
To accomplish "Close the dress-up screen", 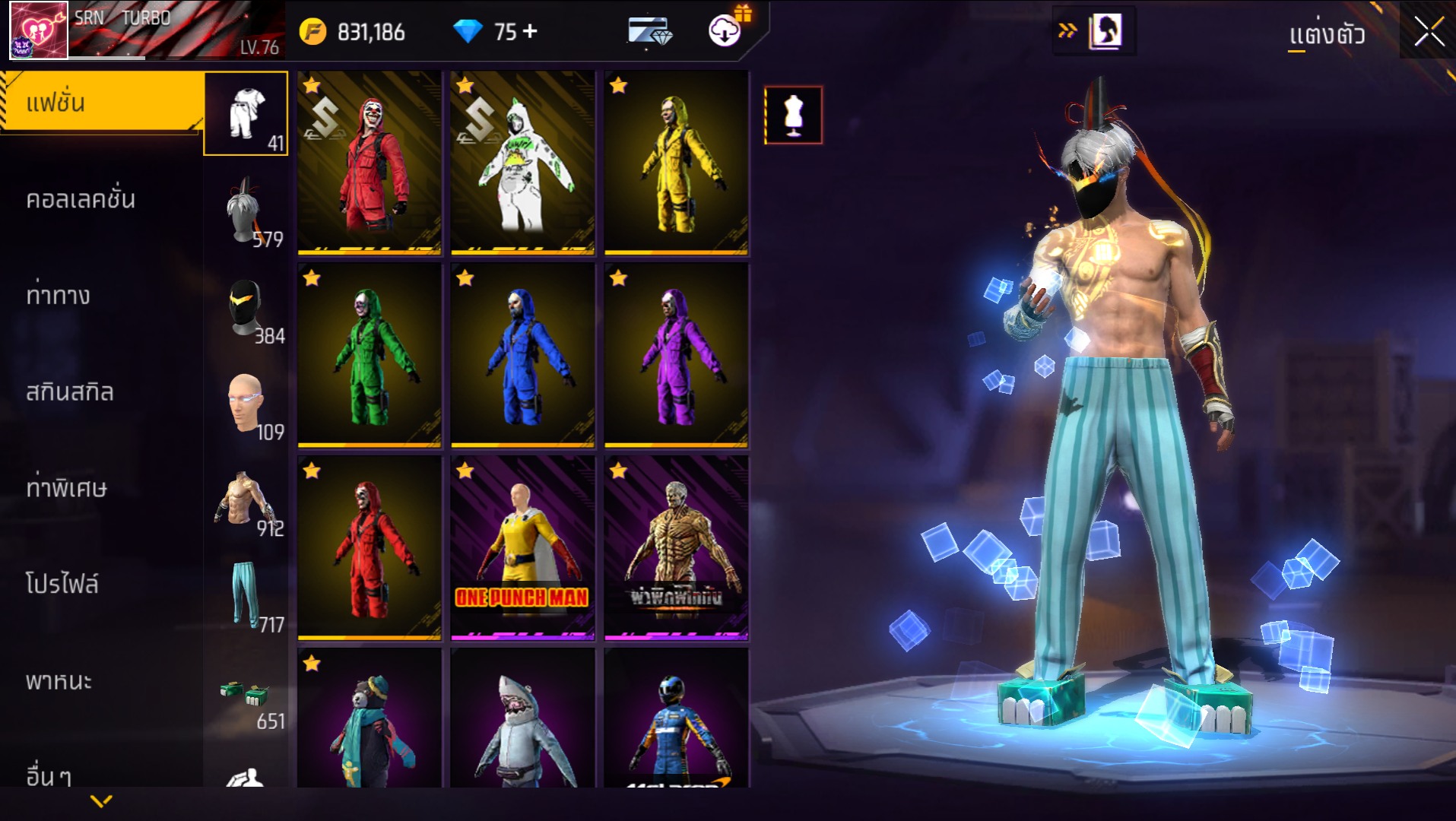I will tap(1429, 32).
